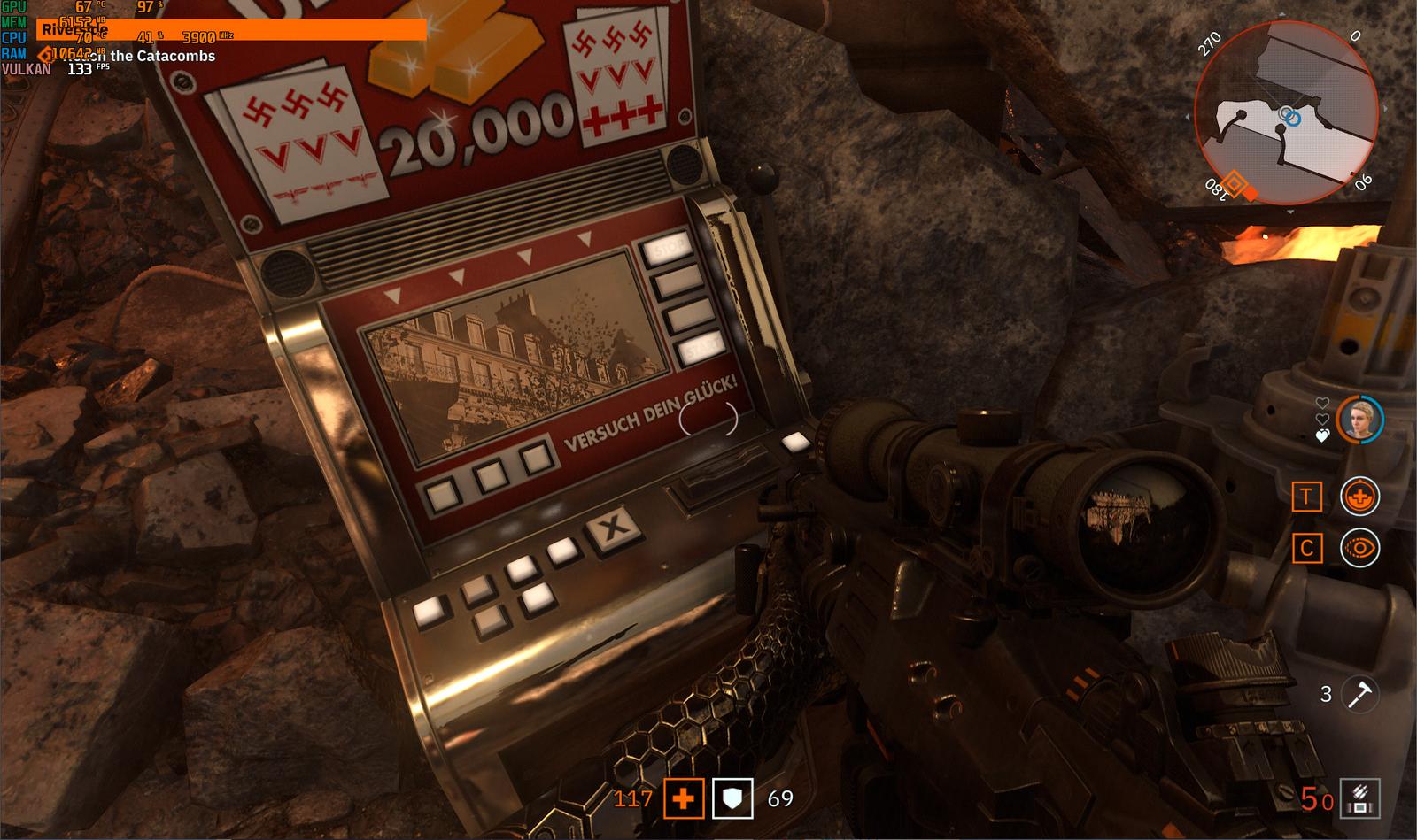Select the throwing hatchet icon
This screenshot has height=840, width=1417.
click(1358, 693)
